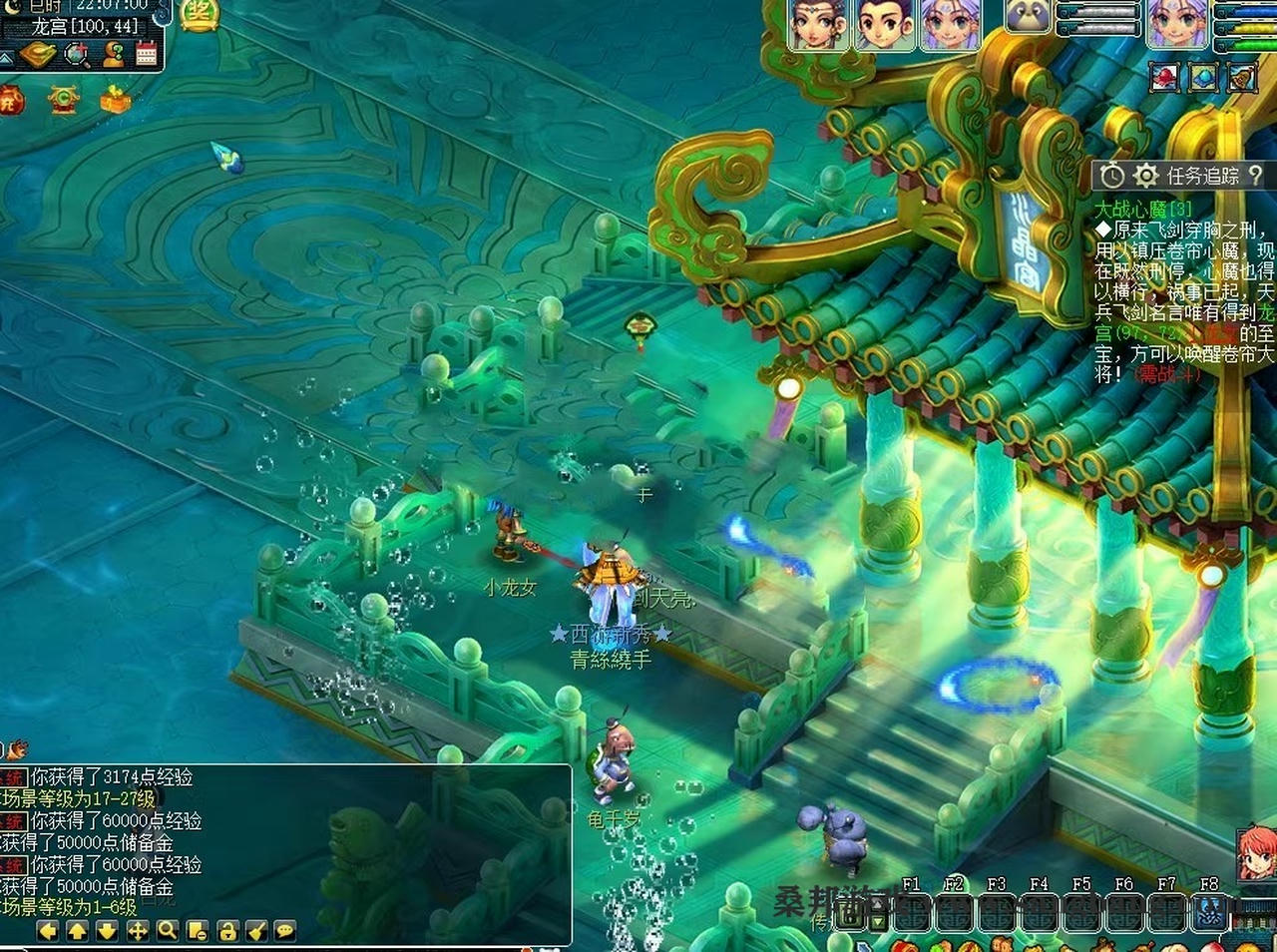Open the quest tracker gear settings
Viewport: 1277px width, 952px height.
[x=1145, y=177]
